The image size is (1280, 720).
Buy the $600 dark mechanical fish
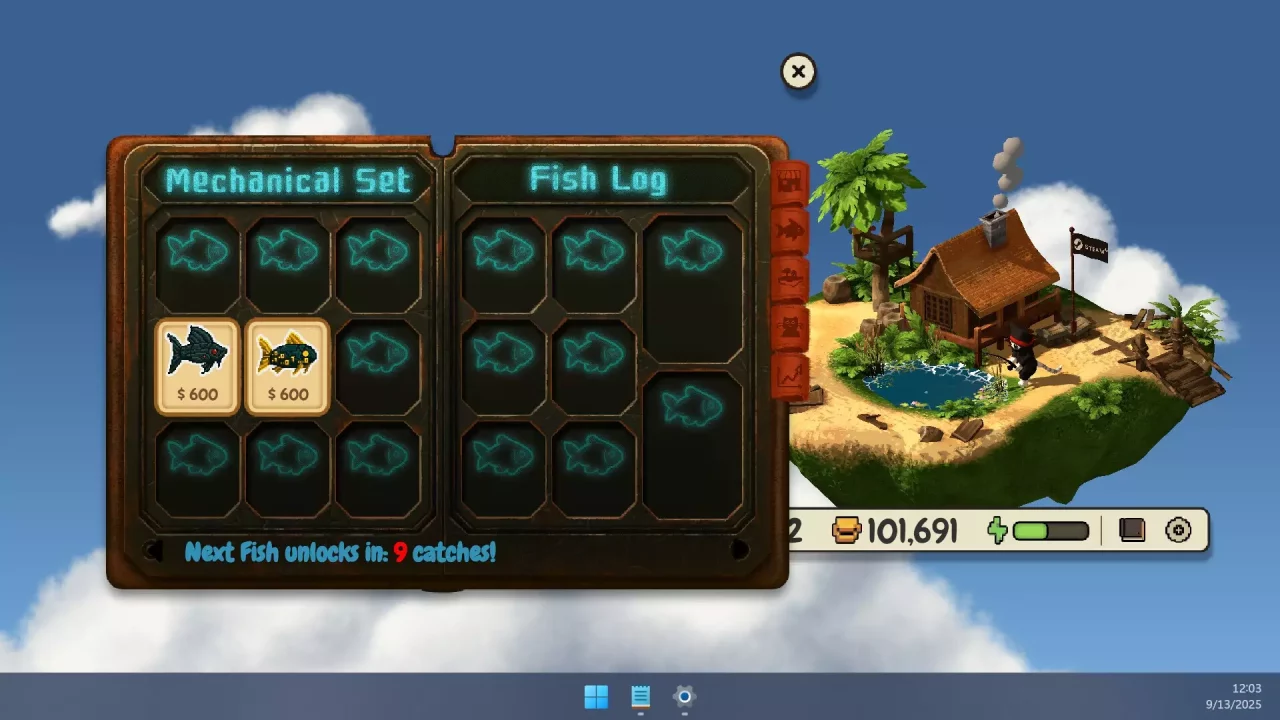(x=196, y=365)
